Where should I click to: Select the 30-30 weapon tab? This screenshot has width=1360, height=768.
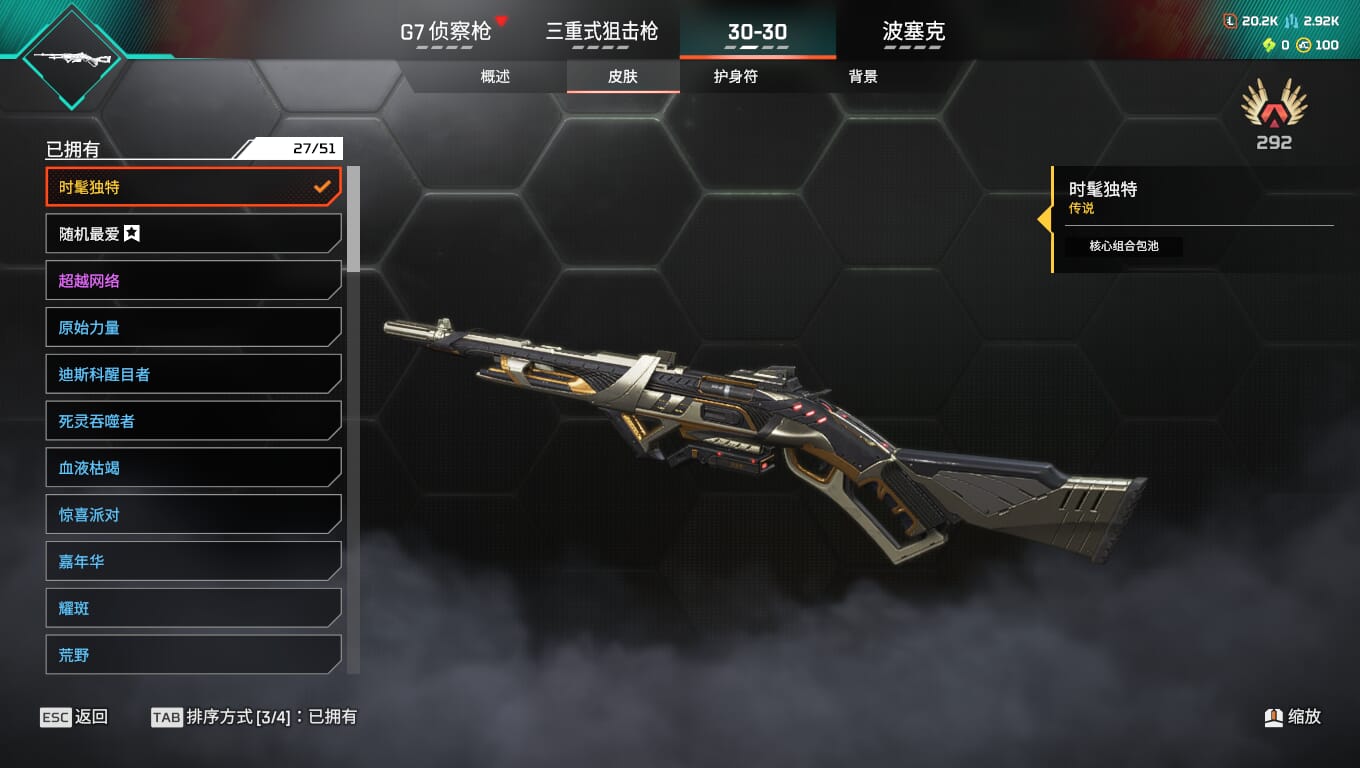[757, 32]
